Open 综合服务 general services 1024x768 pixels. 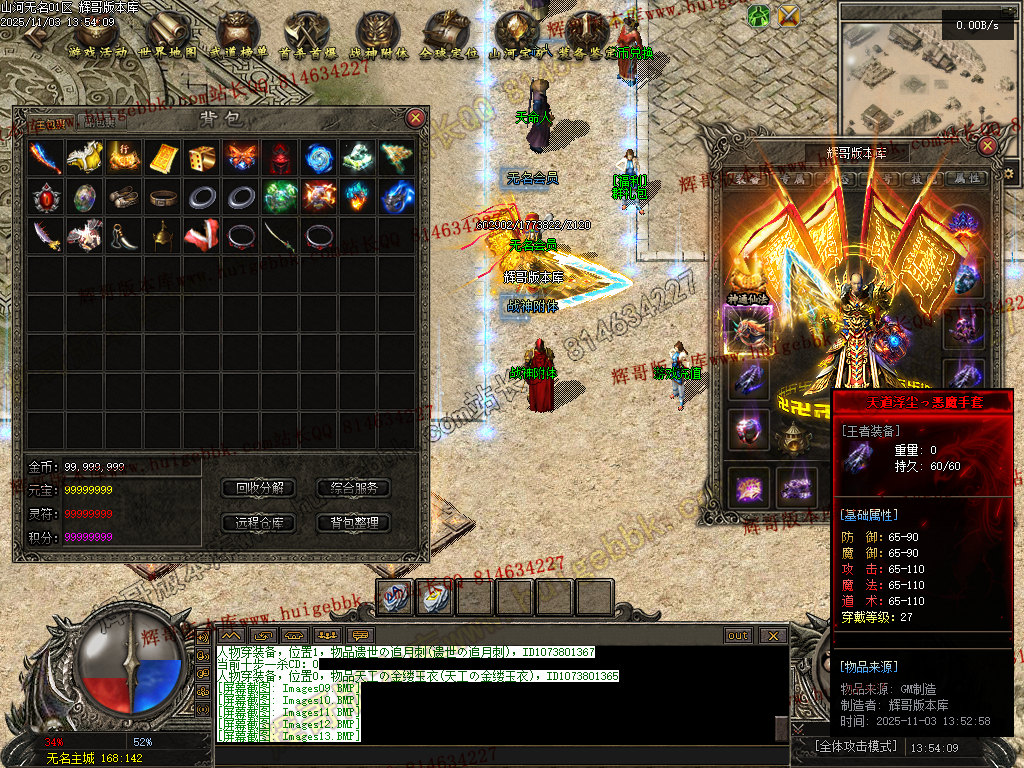click(x=353, y=488)
